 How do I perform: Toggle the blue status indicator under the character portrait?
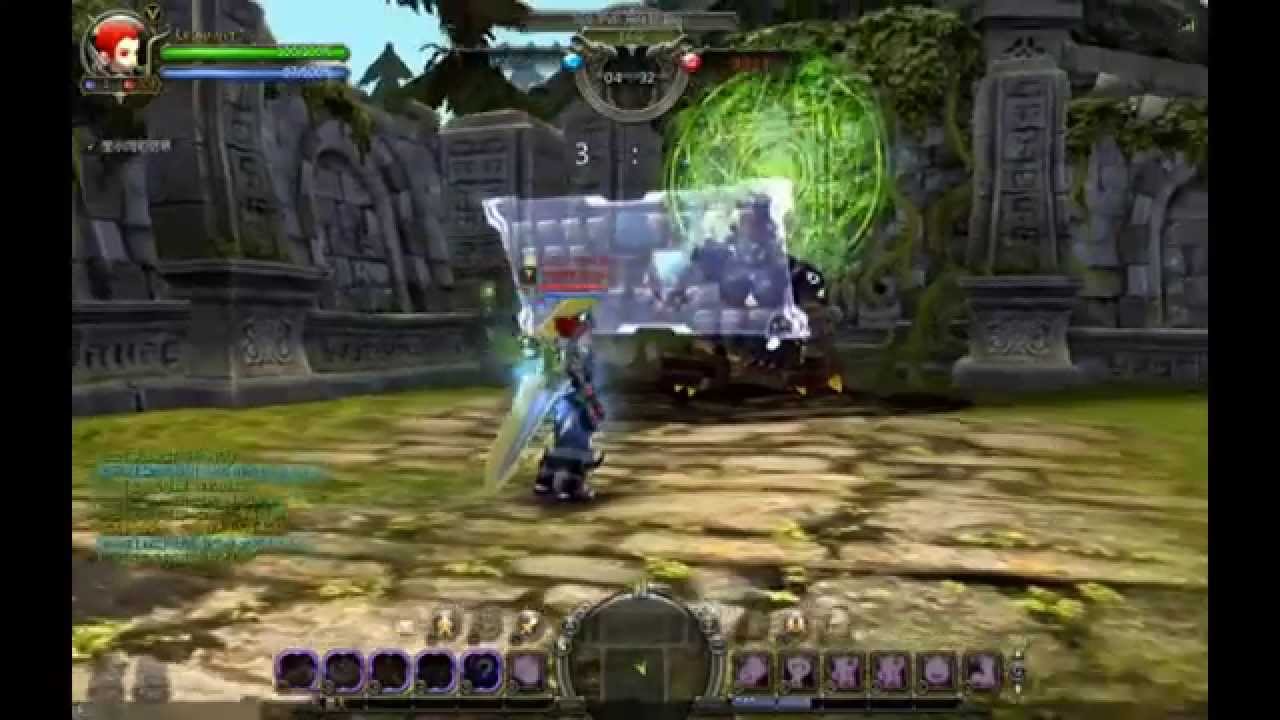pyautogui.click(x=91, y=85)
